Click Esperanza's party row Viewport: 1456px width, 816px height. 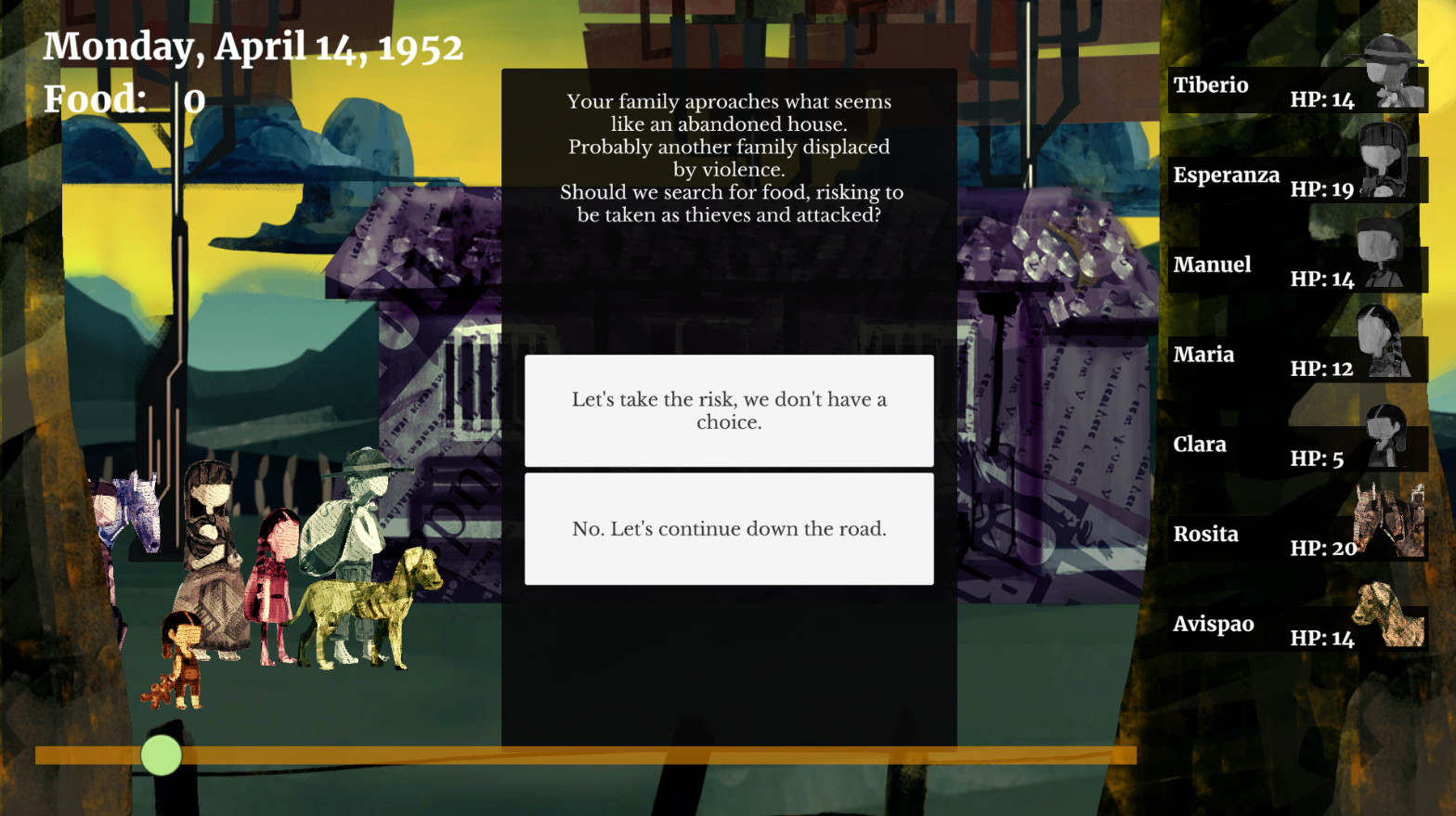(x=1296, y=179)
